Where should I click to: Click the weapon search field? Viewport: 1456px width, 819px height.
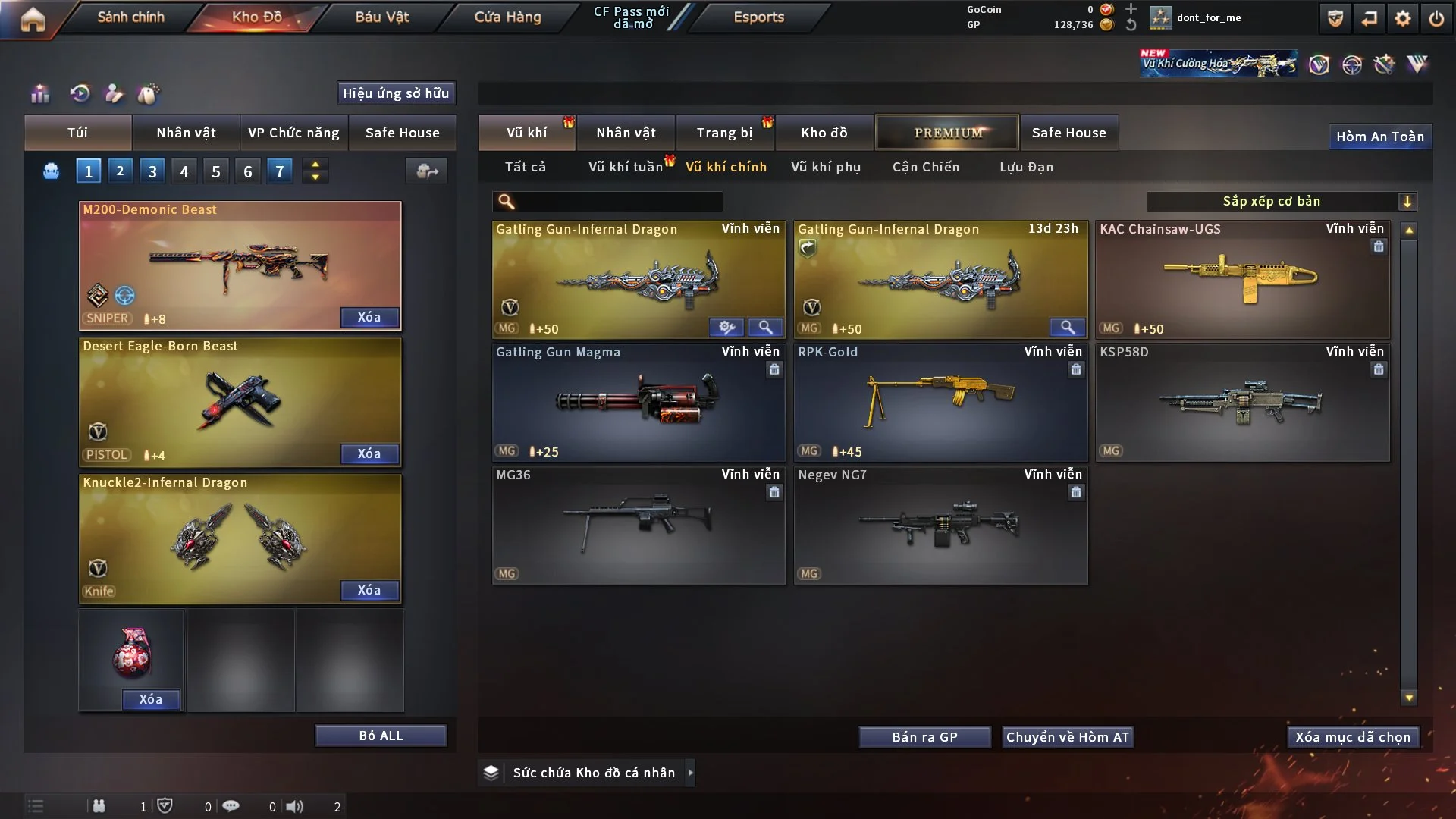coord(618,202)
